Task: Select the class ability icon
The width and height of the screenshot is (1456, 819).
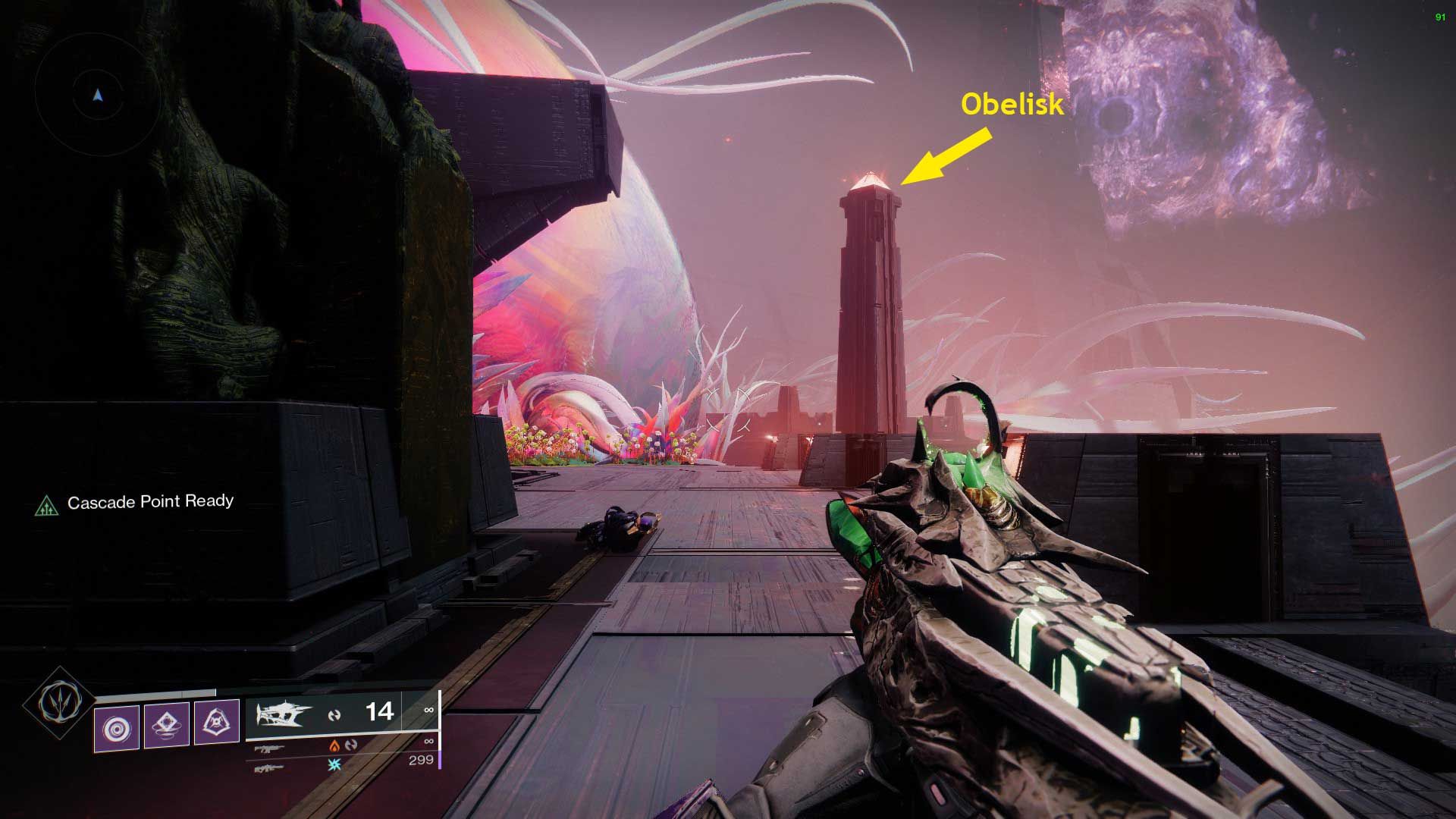Action: (217, 720)
